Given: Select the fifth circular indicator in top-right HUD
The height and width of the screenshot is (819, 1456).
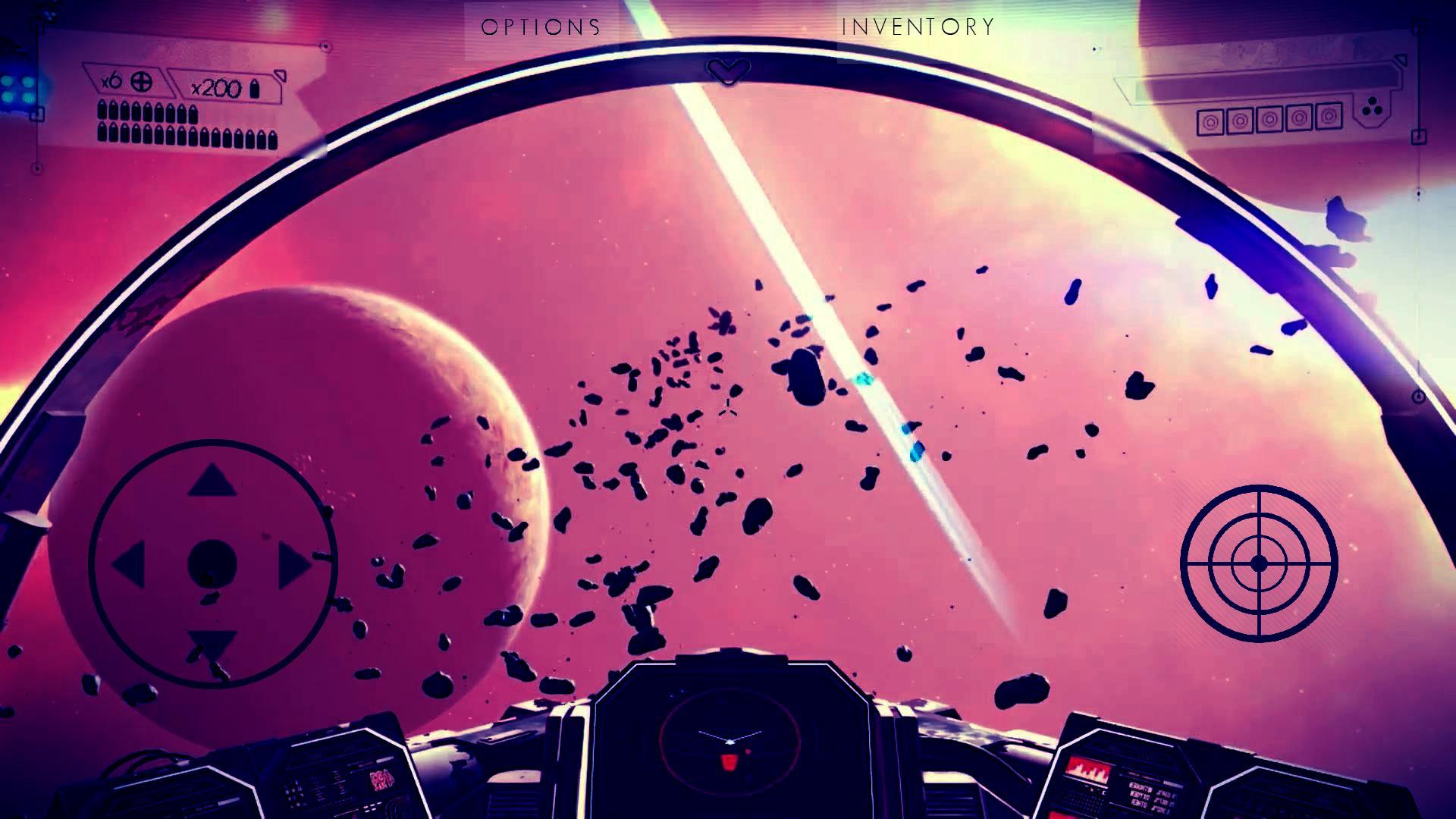Looking at the screenshot, I should (1329, 118).
